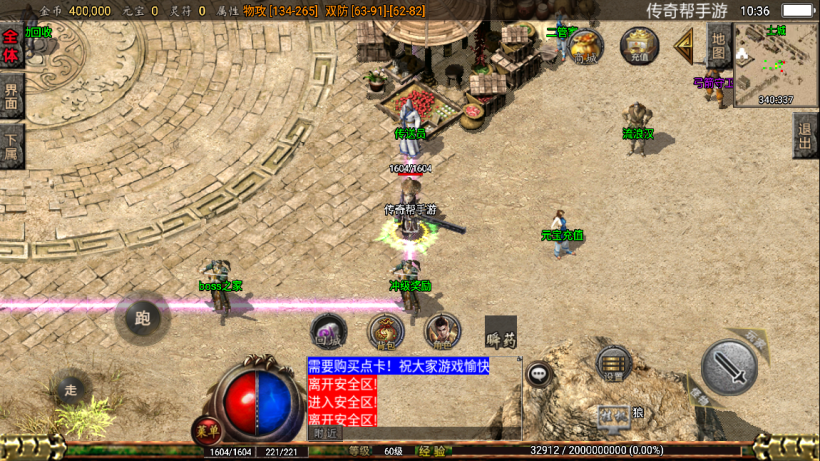The width and height of the screenshot is (820, 461).
Task: Select the 附近 nearby chat channel
Action: click(325, 434)
